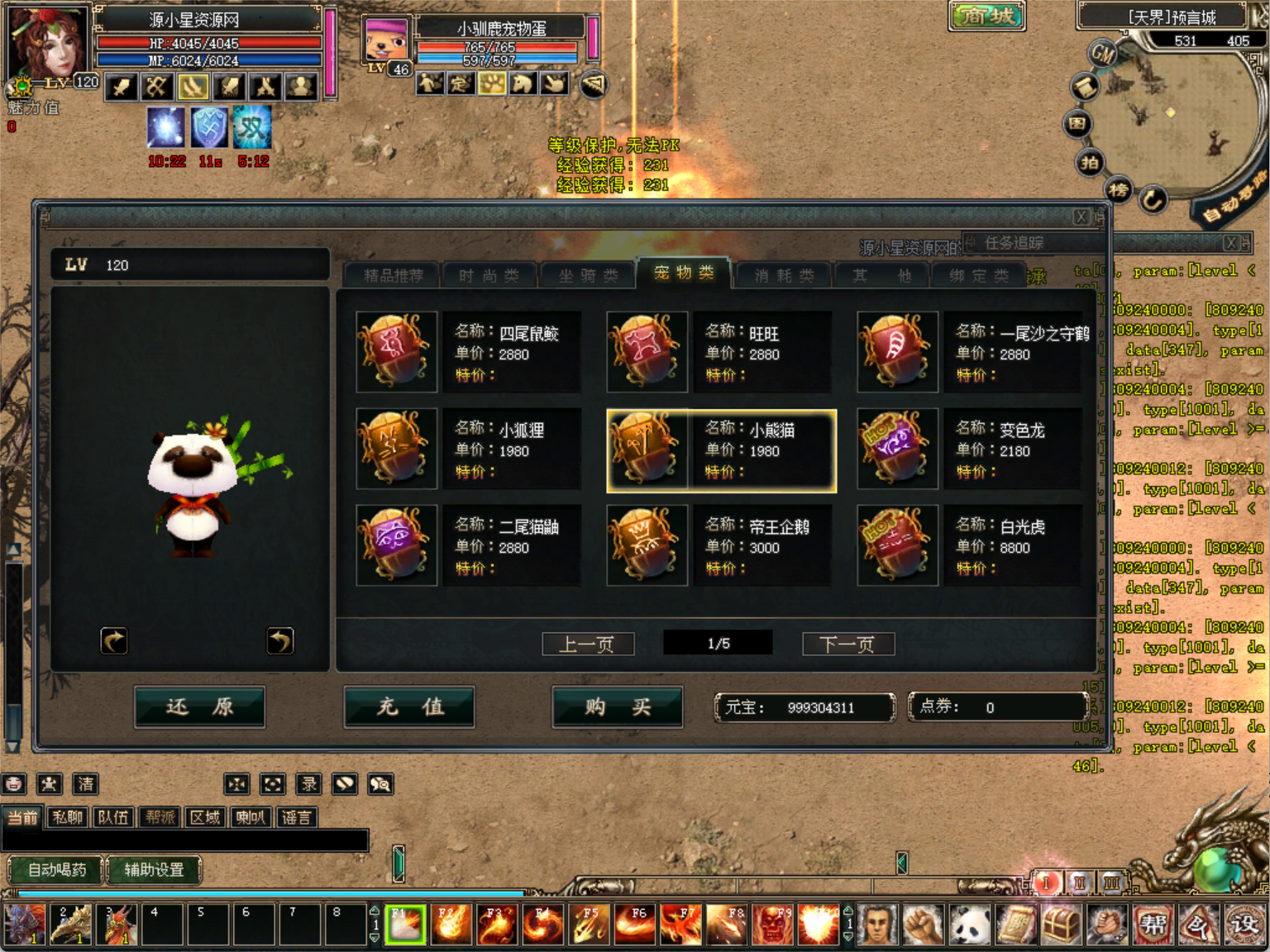Choose the 旺旺 pet egg
This screenshot has height=952, width=1270.
point(647,351)
